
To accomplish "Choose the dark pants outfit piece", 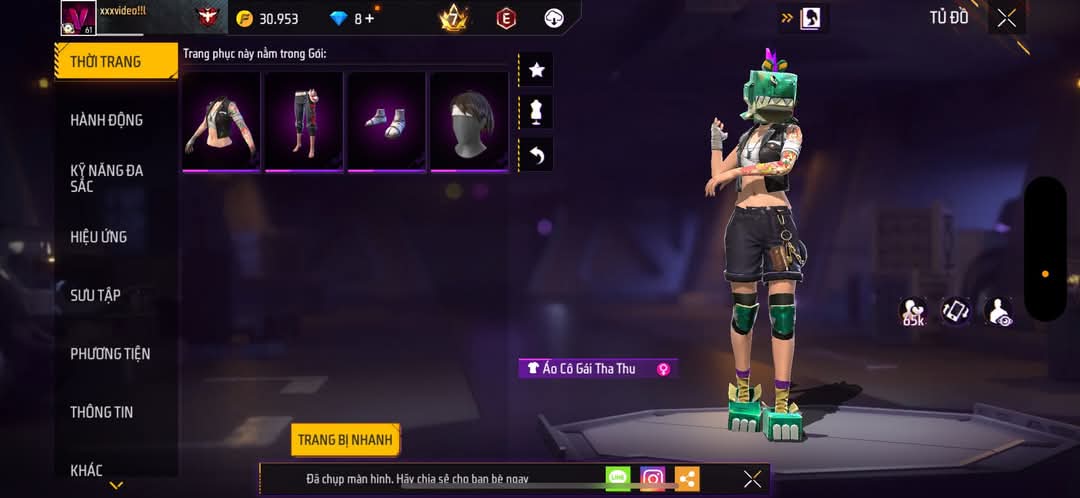I will 304,120.
